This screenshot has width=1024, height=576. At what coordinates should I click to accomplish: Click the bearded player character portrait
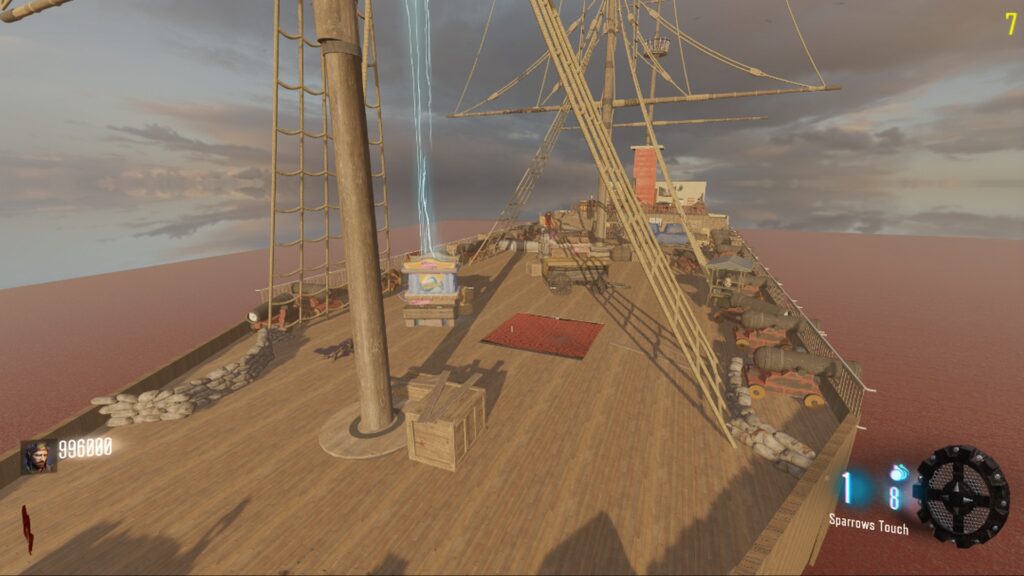point(38,456)
